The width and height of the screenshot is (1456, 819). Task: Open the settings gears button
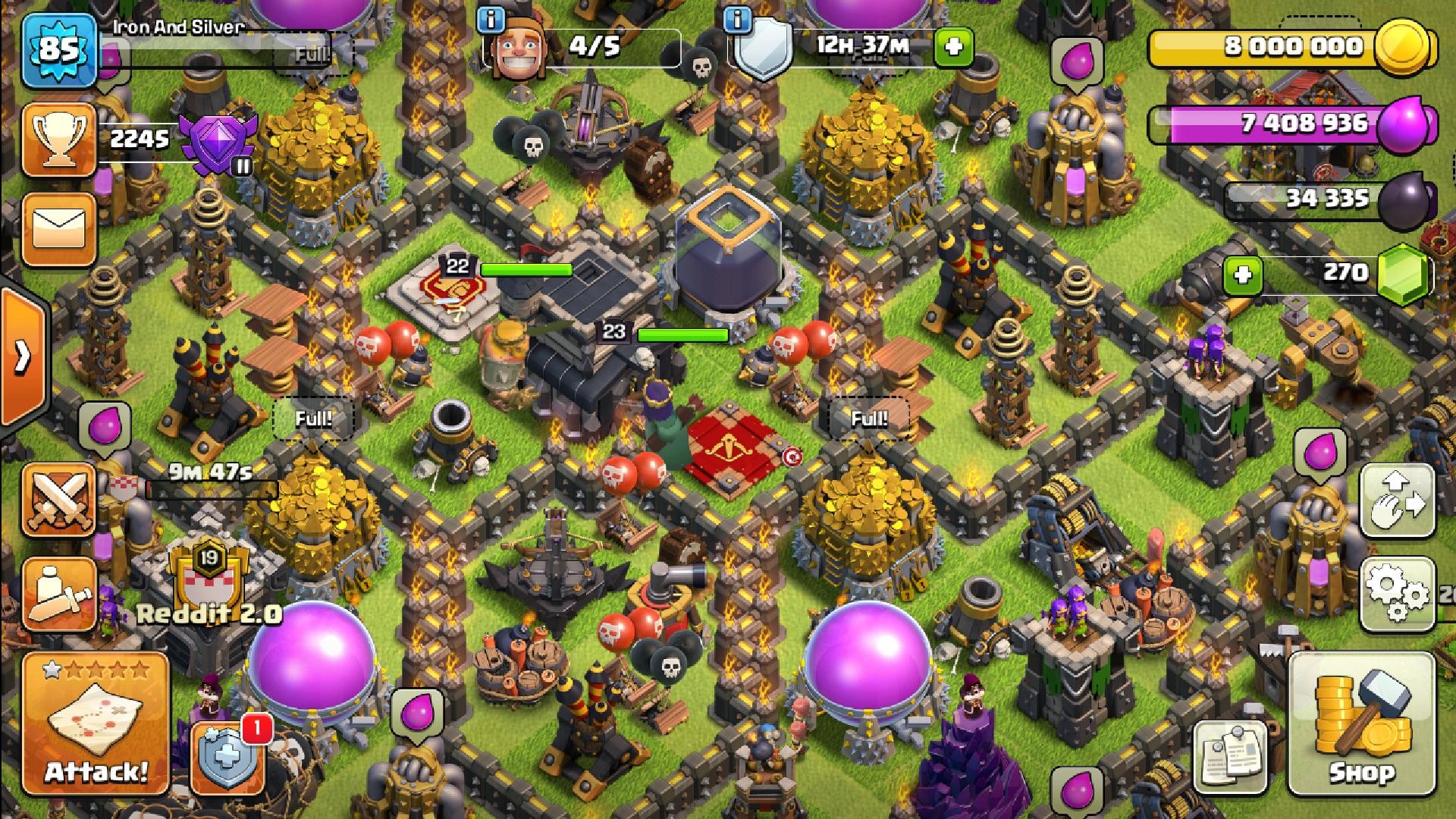(1398, 595)
